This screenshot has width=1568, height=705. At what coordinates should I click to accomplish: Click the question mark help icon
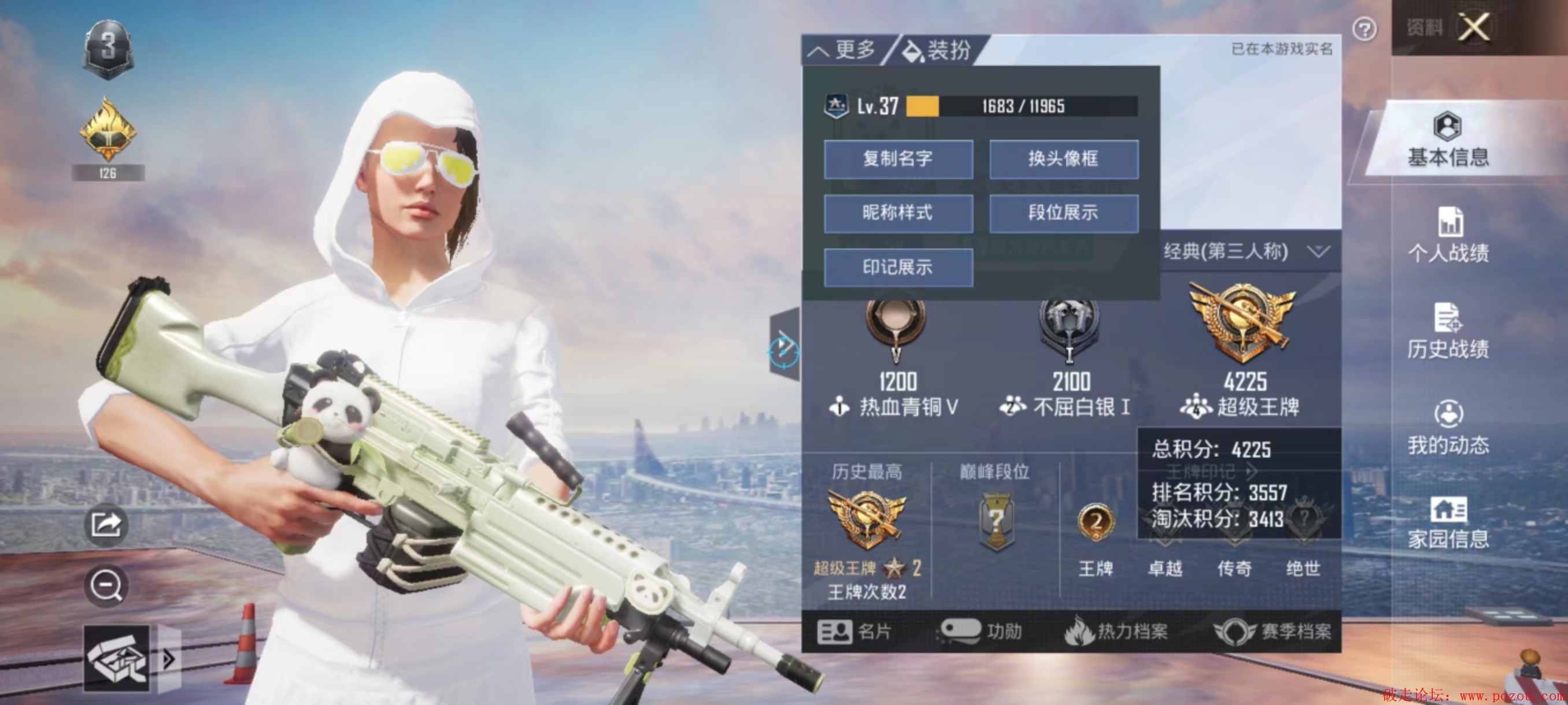pos(1364,28)
